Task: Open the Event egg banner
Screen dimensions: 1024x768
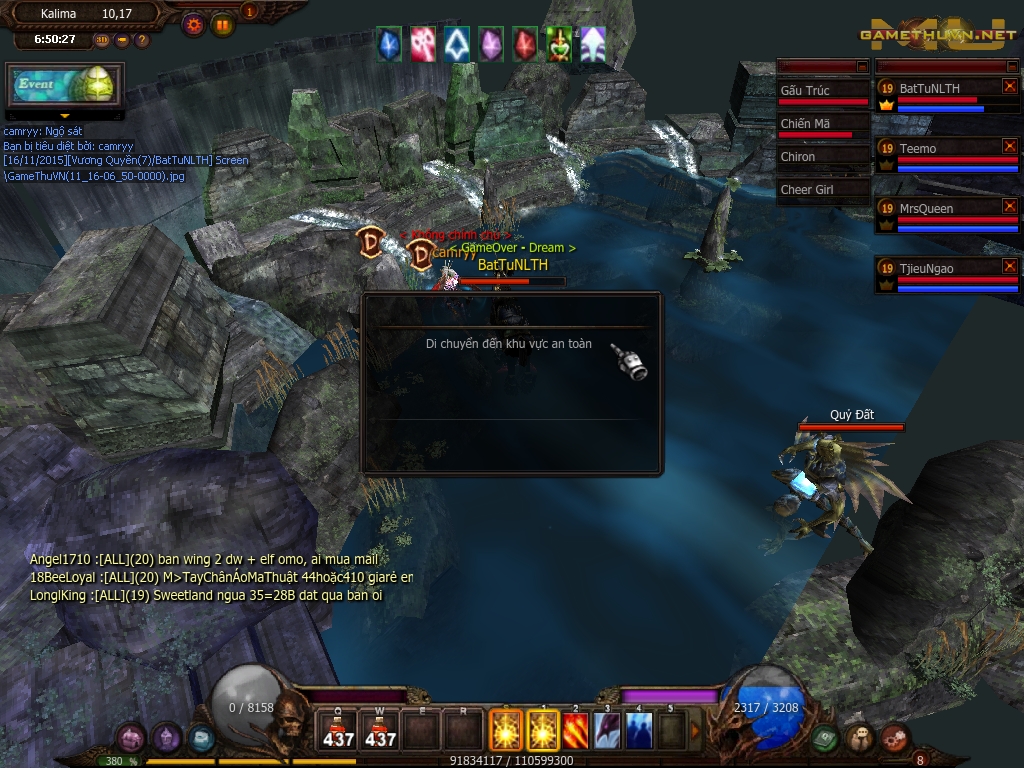Action: tap(65, 86)
